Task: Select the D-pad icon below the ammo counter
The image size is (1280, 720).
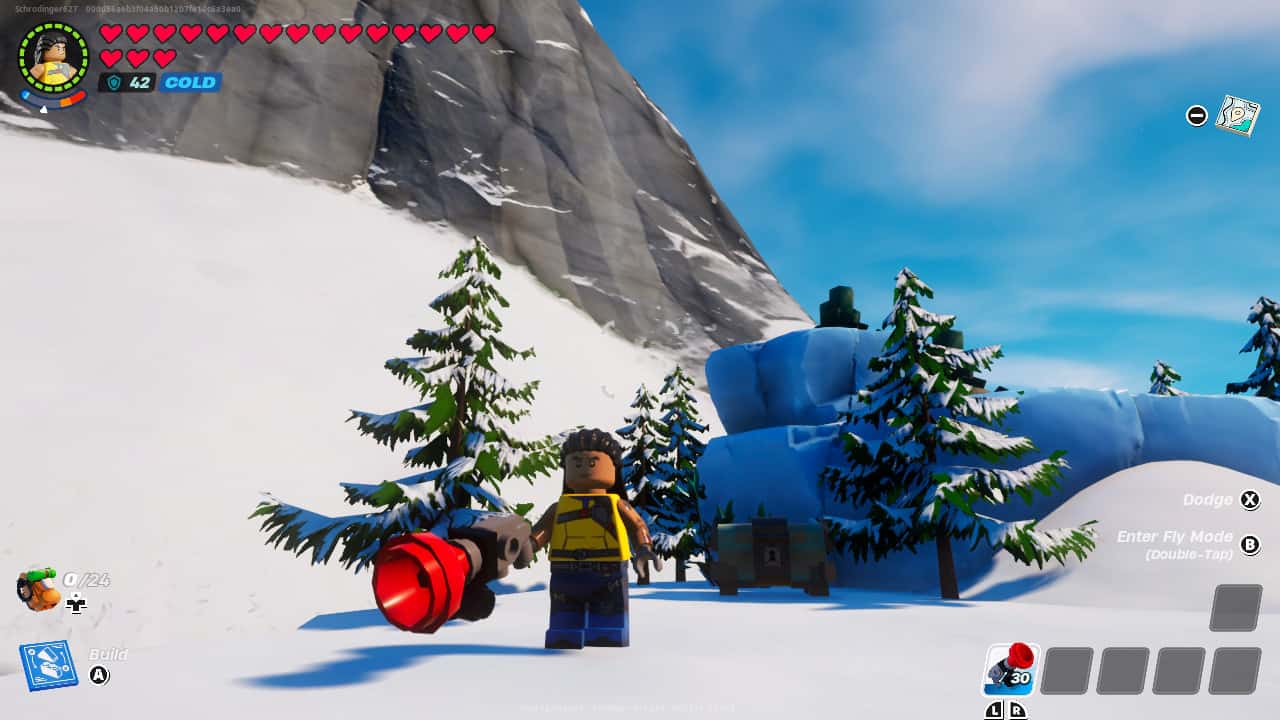Action: (x=76, y=604)
